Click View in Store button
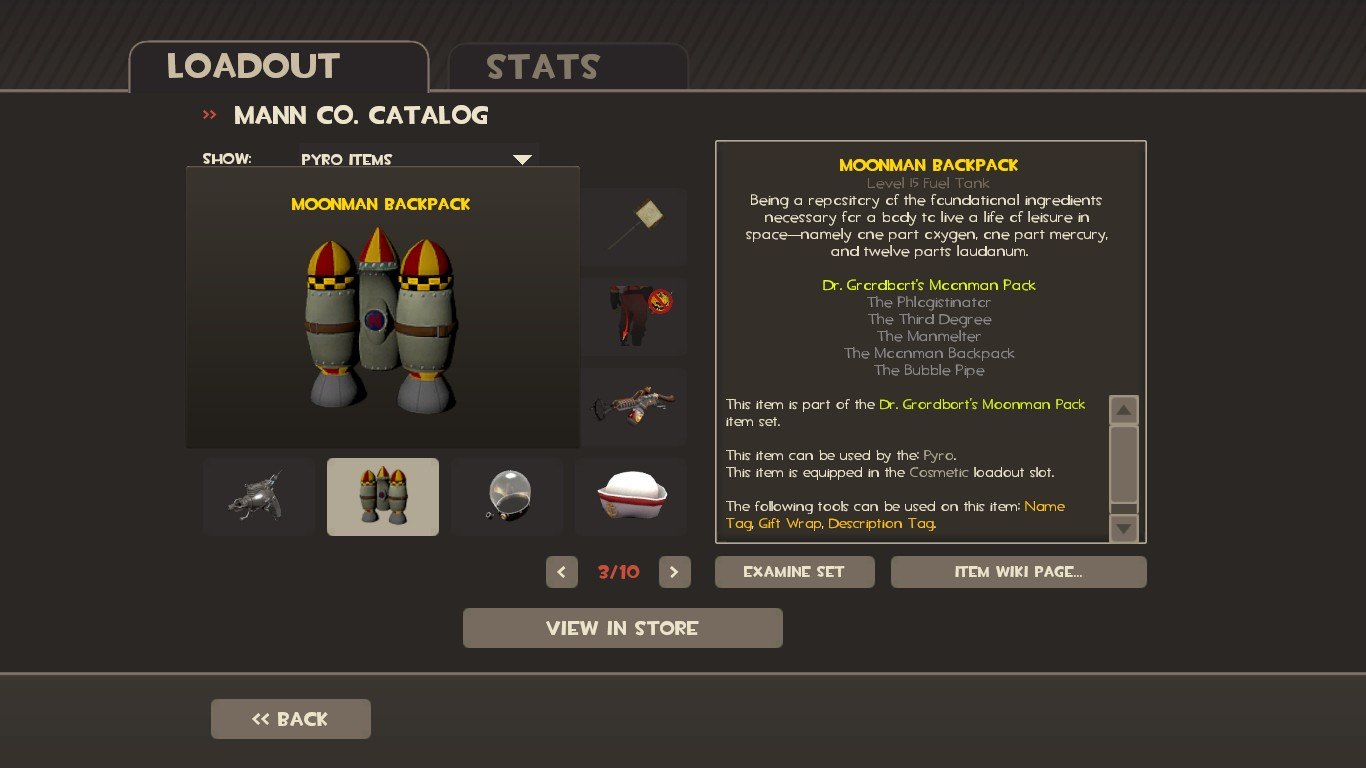The width and height of the screenshot is (1366, 768). (x=622, y=628)
